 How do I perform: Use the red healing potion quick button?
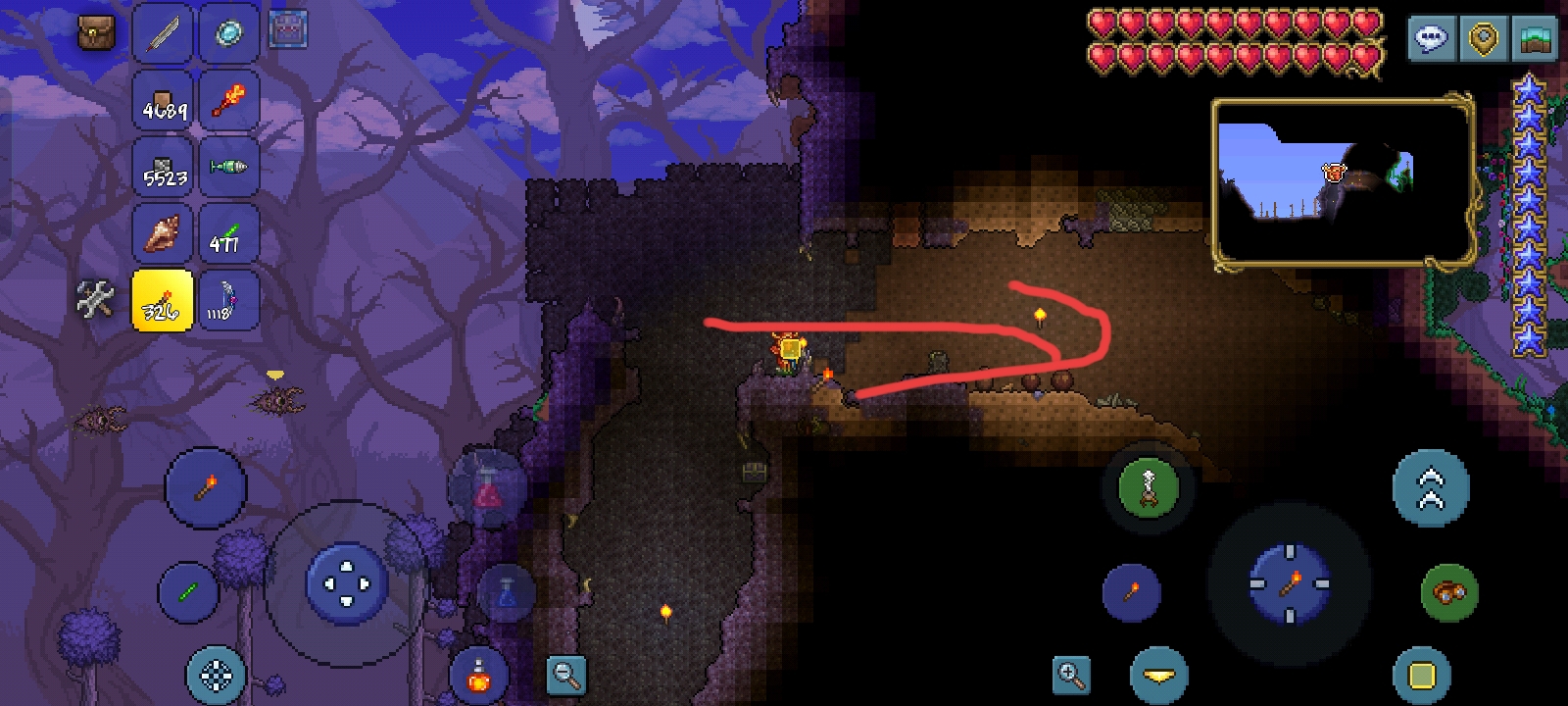coord(487,488)
